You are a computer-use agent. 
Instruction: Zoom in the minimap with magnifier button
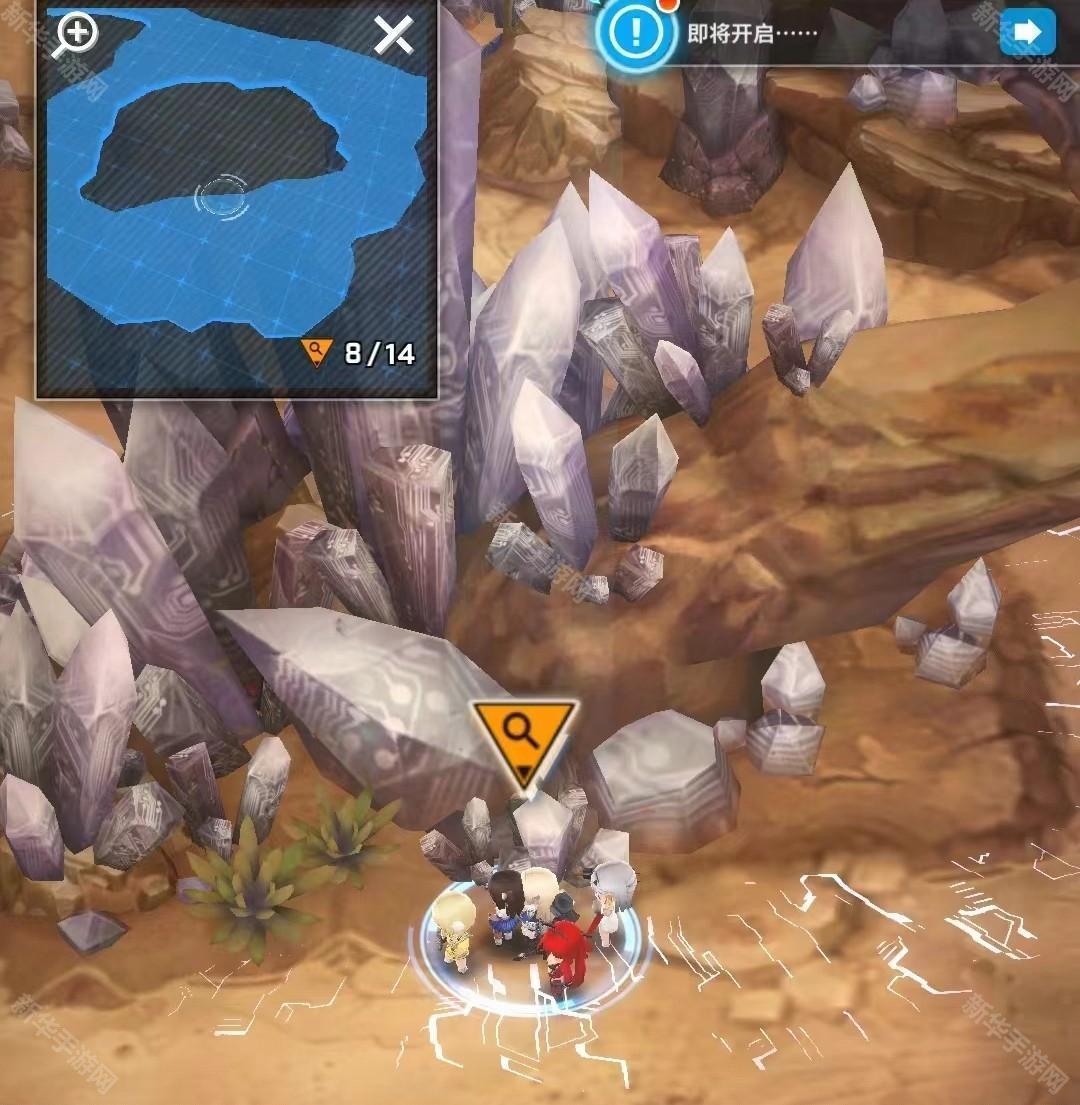76,35
